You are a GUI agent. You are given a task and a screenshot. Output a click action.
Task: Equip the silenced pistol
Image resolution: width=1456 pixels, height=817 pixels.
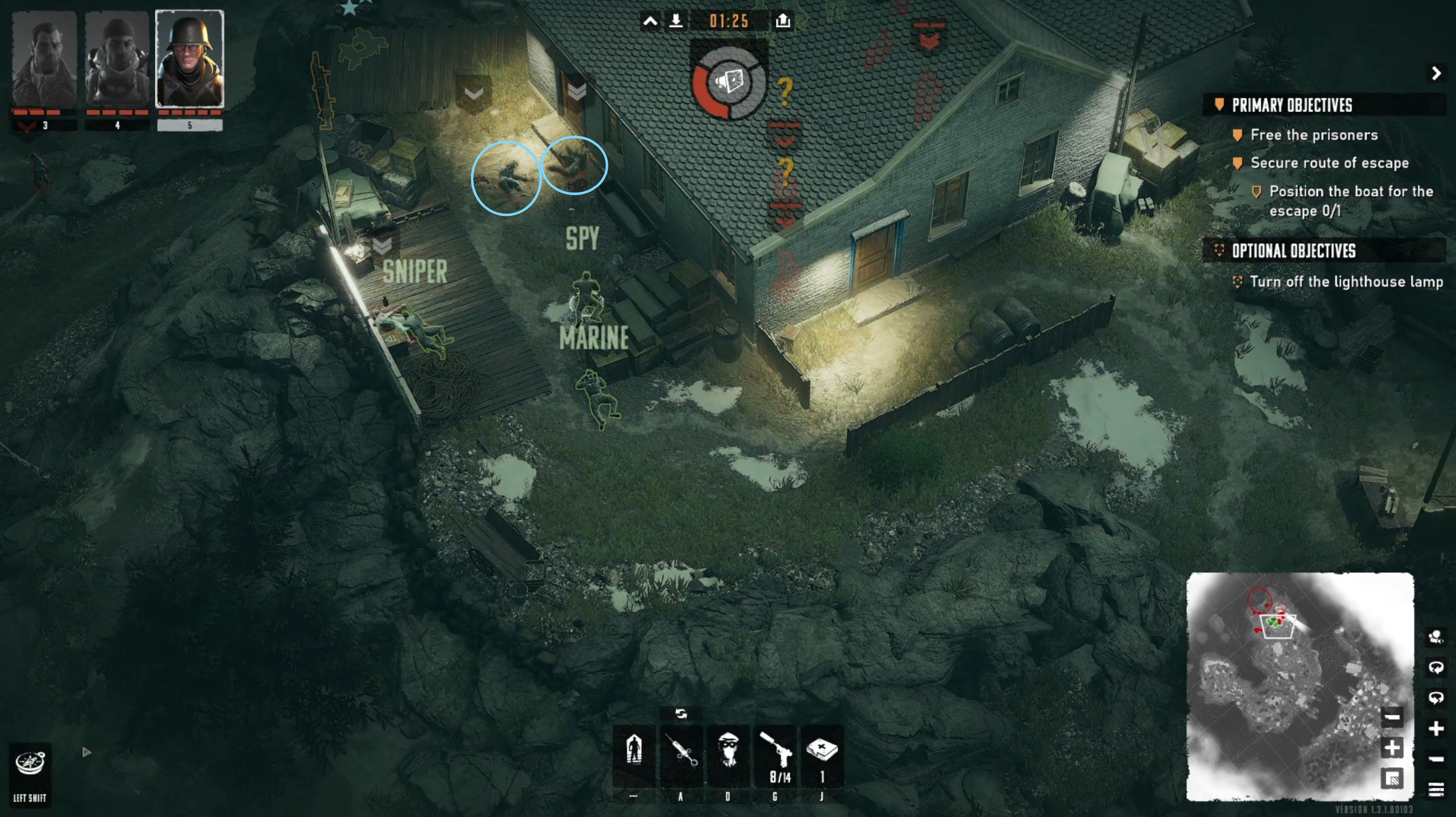(x=776, y=752)
